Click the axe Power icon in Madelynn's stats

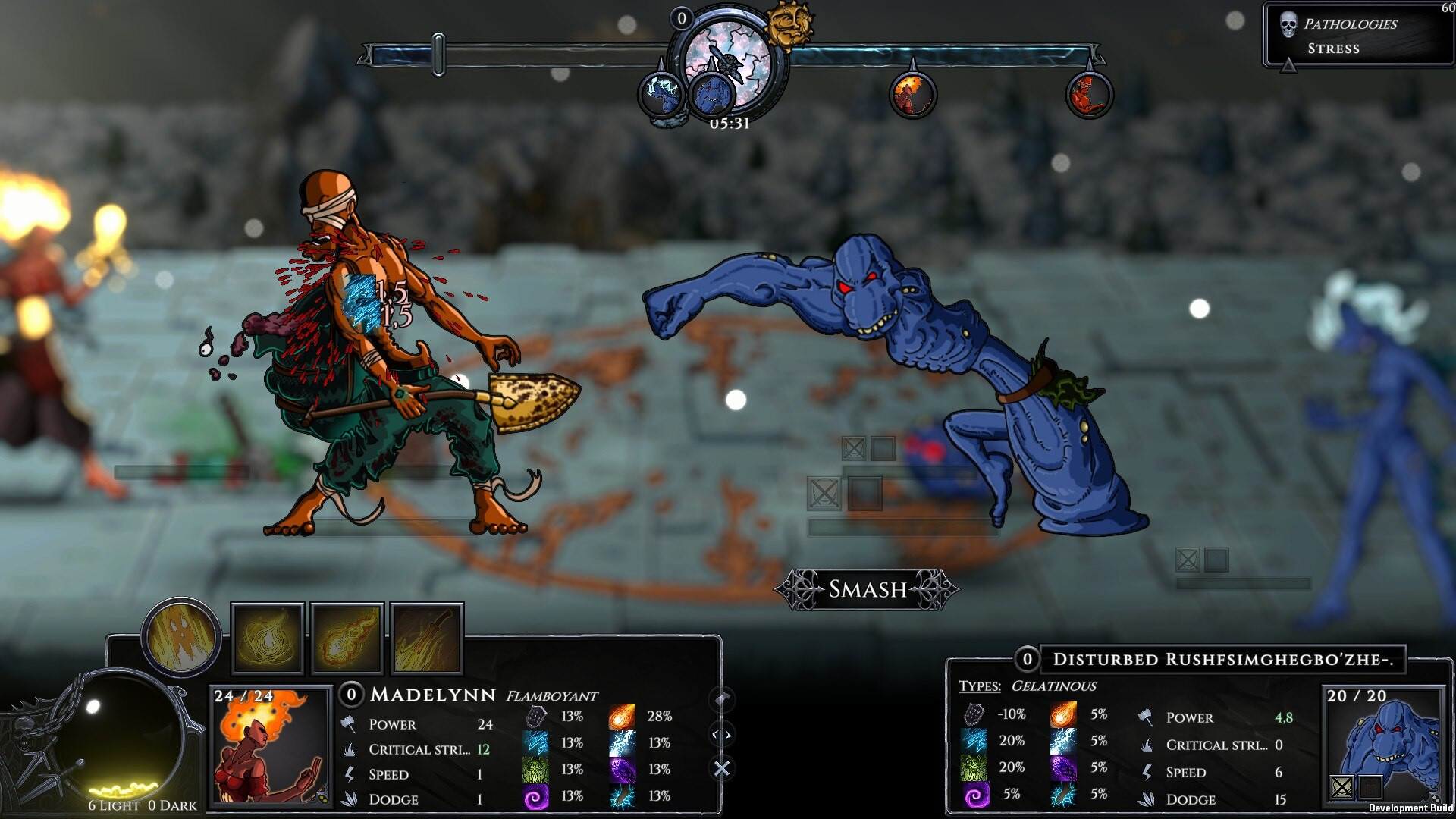click(349, 725)
